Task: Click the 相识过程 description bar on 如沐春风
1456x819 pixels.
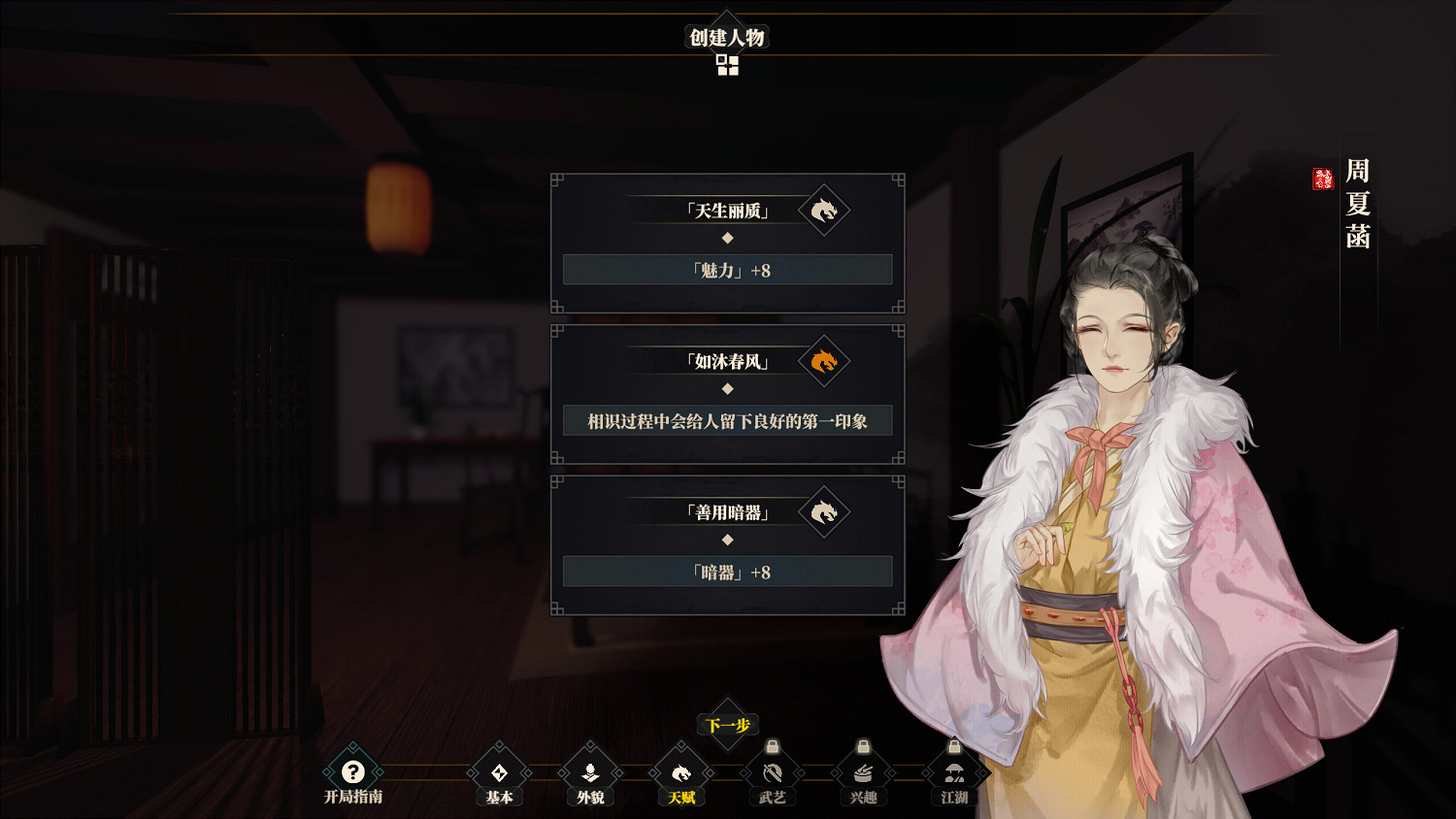Action: click(727, 420)
